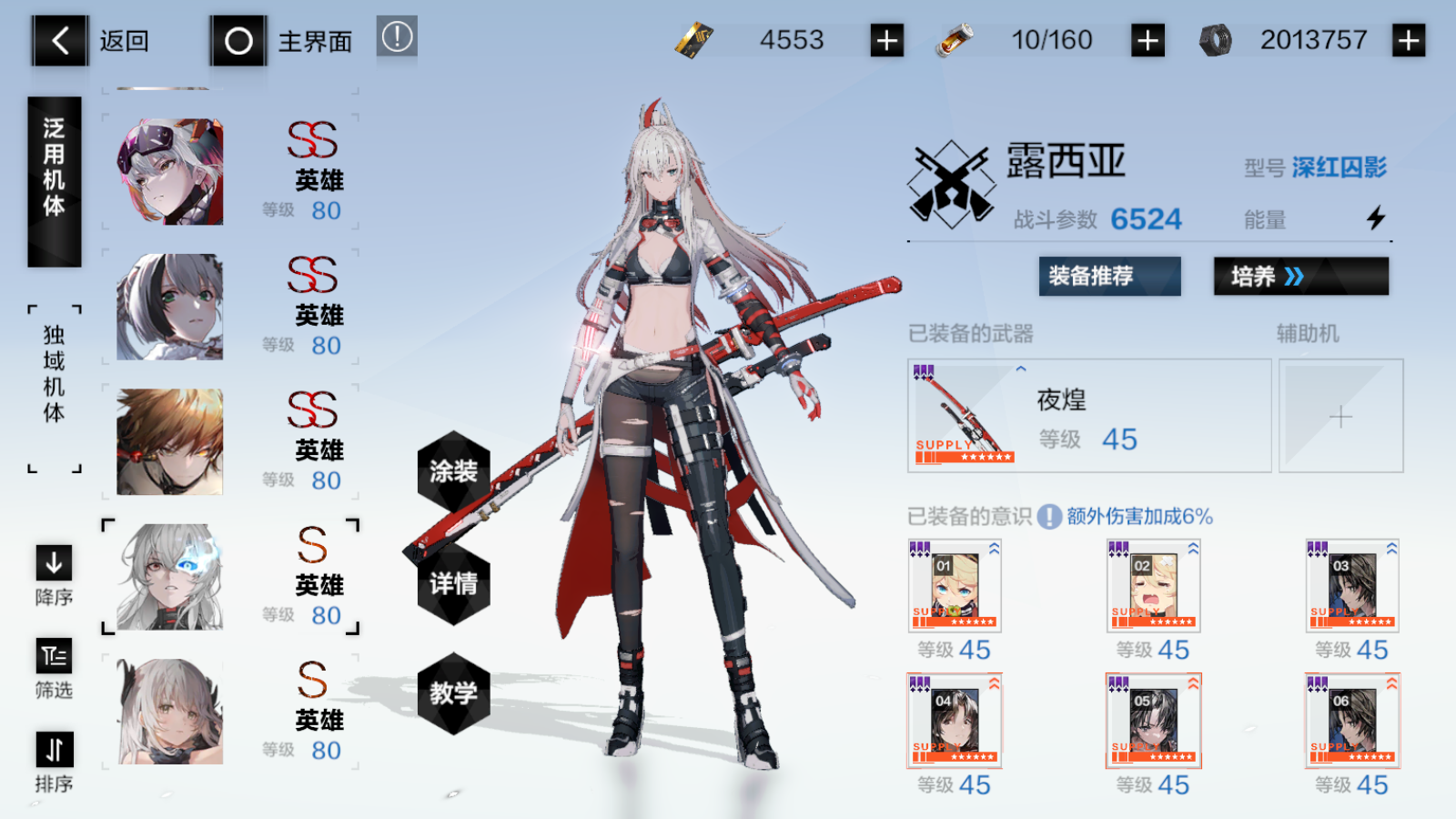The height and width of the screenshot is (819, 1456).
Task: Collapse the equipped weapon 夜煌 panel chevron
Action: pos(1020,369)
